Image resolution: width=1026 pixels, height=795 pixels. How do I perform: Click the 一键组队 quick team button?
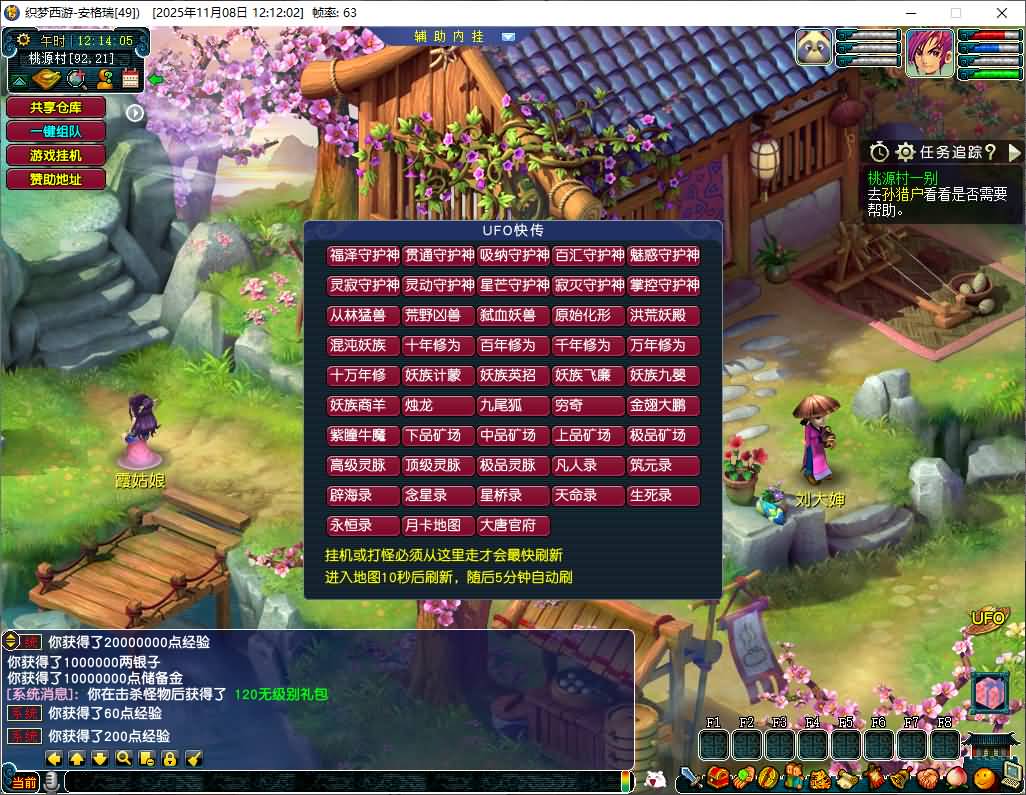pos(56,131)
